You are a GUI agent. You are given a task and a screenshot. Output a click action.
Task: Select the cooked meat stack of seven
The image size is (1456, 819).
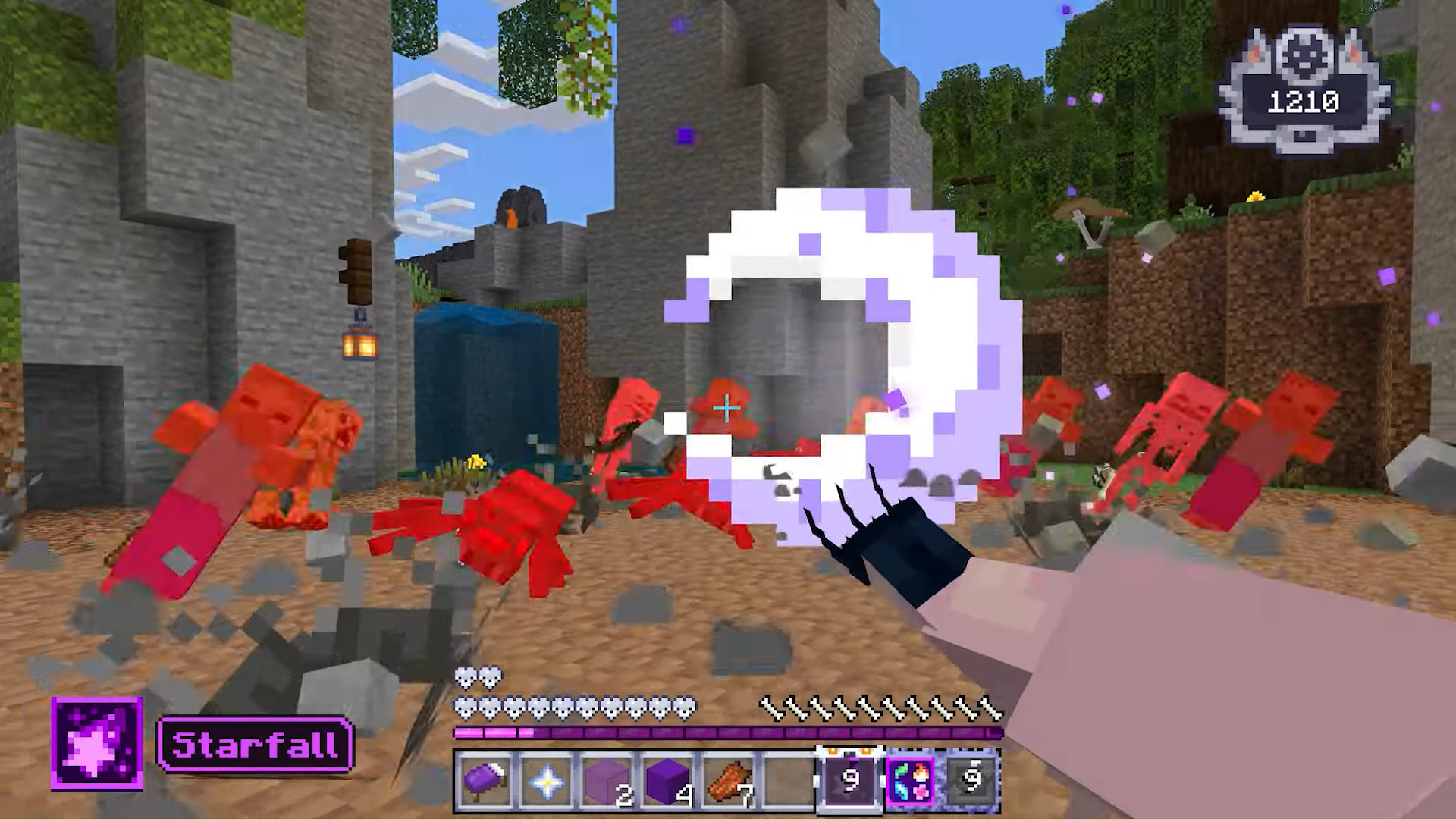729,780
